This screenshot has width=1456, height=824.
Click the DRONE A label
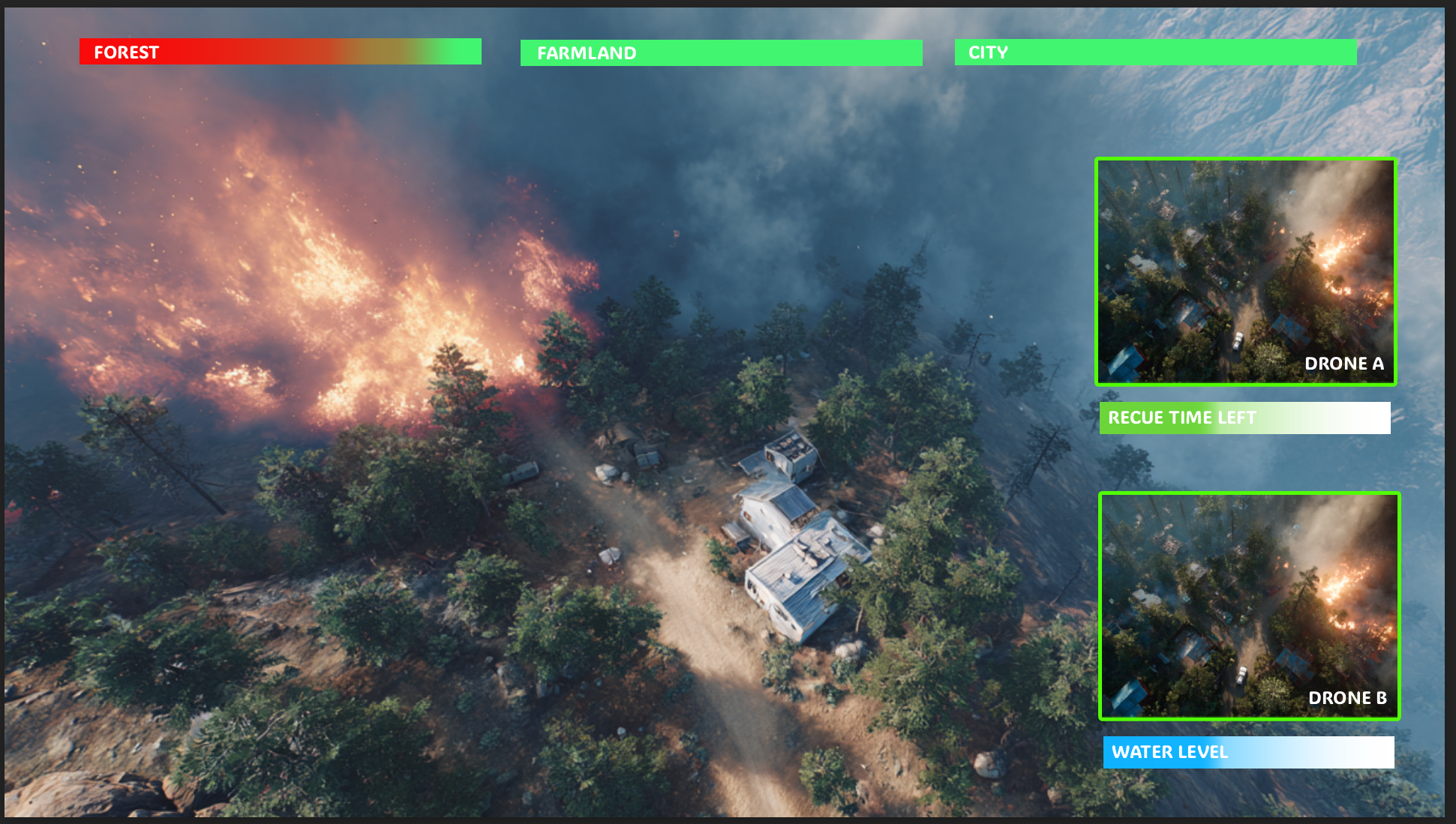[1345, 364]
